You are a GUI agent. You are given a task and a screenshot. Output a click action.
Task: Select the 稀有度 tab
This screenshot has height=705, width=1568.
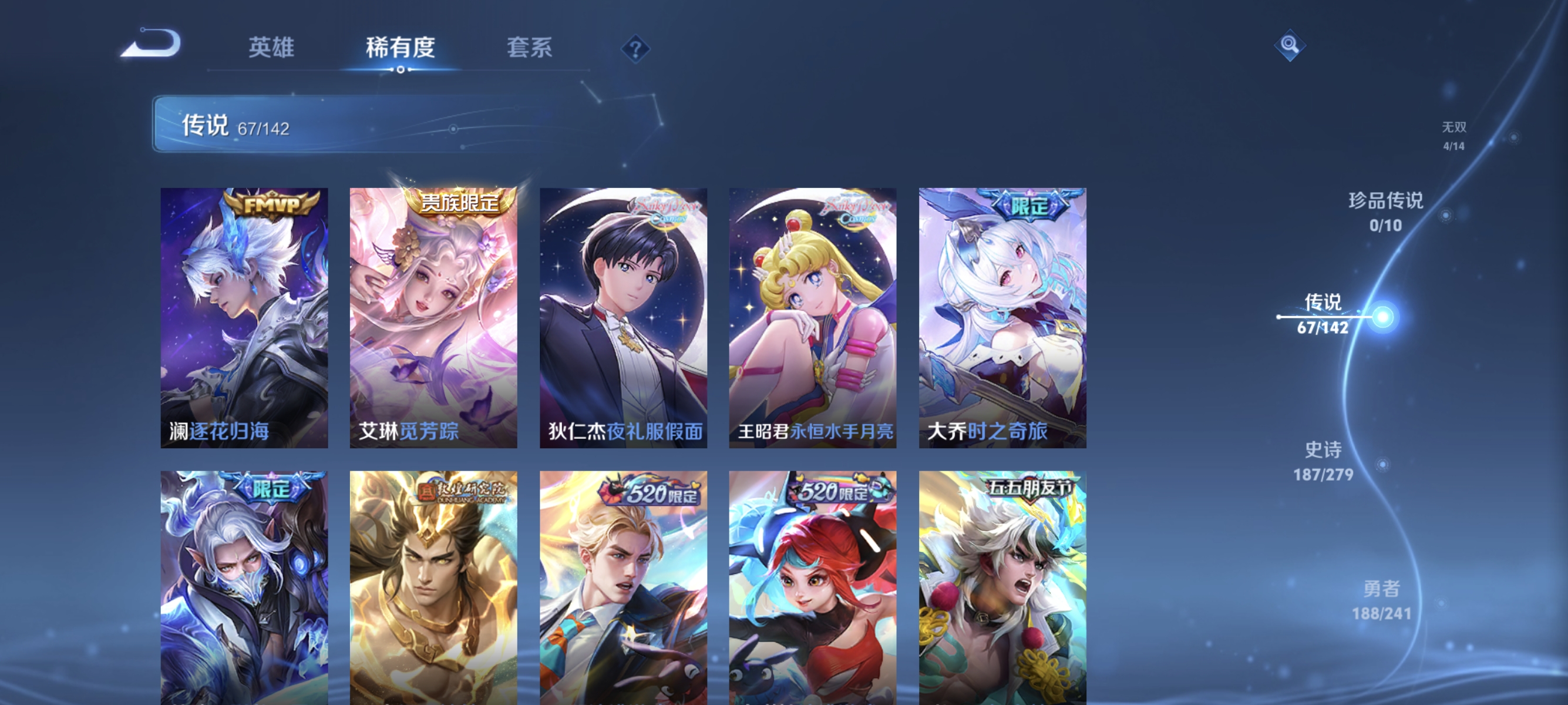point(401,48)
